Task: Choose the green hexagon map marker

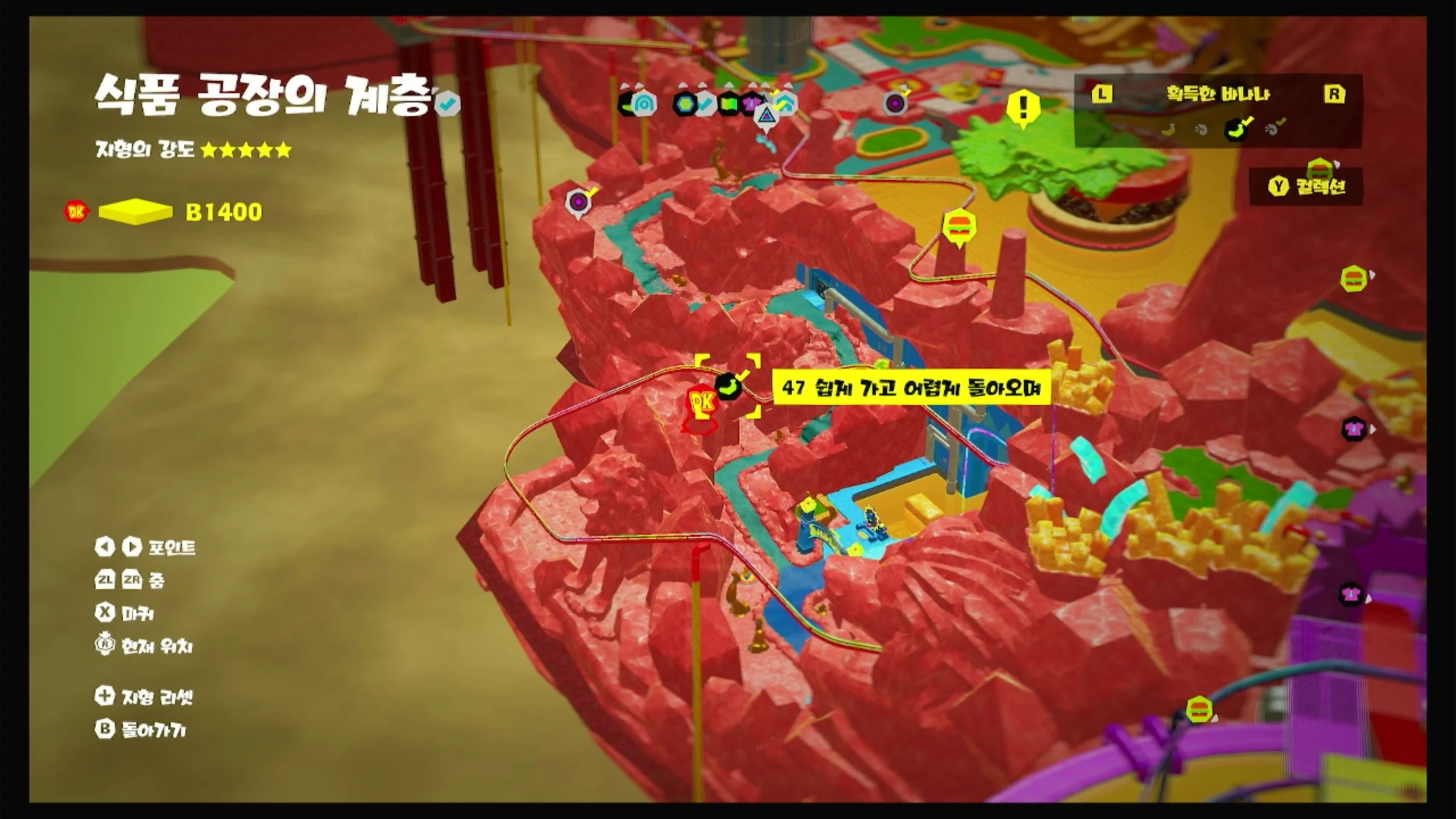Action: pos(684,104)
